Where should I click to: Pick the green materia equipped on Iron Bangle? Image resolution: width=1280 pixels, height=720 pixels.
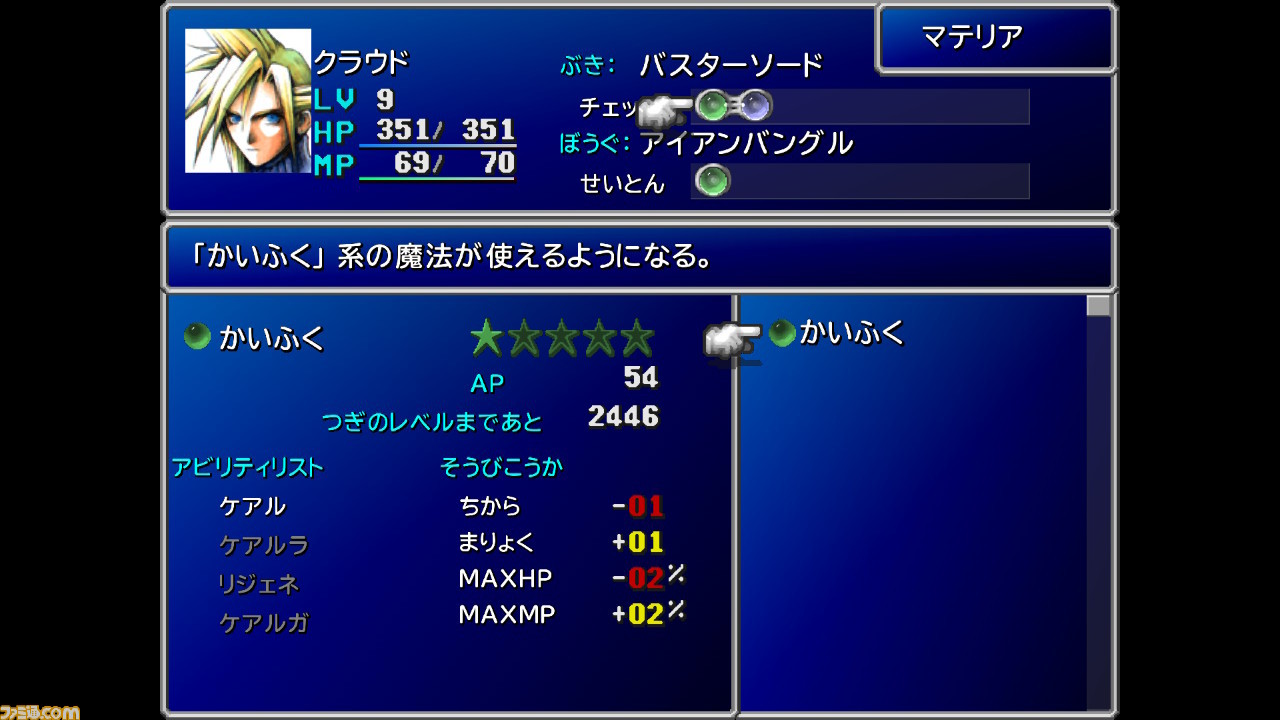click(x=712, y=181)
